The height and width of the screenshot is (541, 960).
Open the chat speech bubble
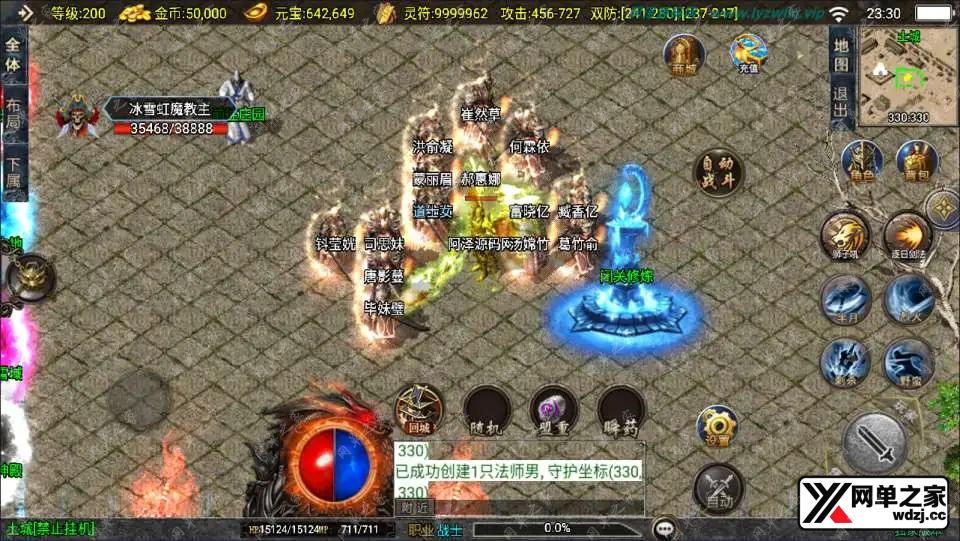663,528
